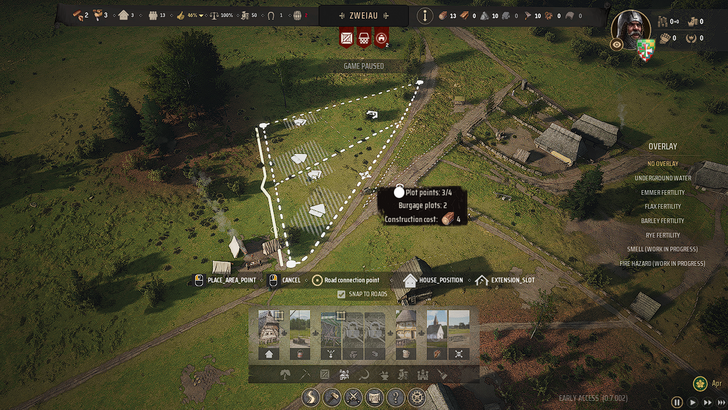The height and width of the screenshot is (410, 728).
Task: Open the army crossed swords menu
Action: pos(352,397)
